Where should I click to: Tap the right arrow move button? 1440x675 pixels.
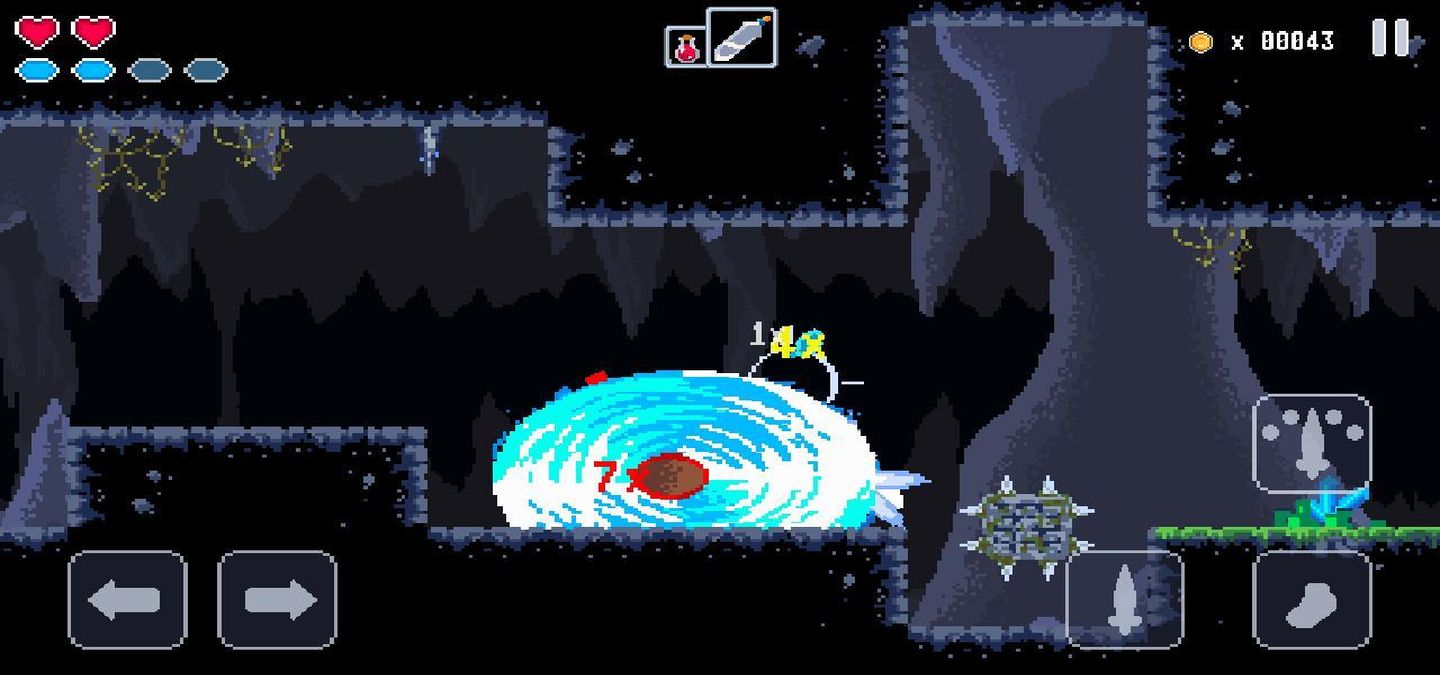[x=277, y=600]
